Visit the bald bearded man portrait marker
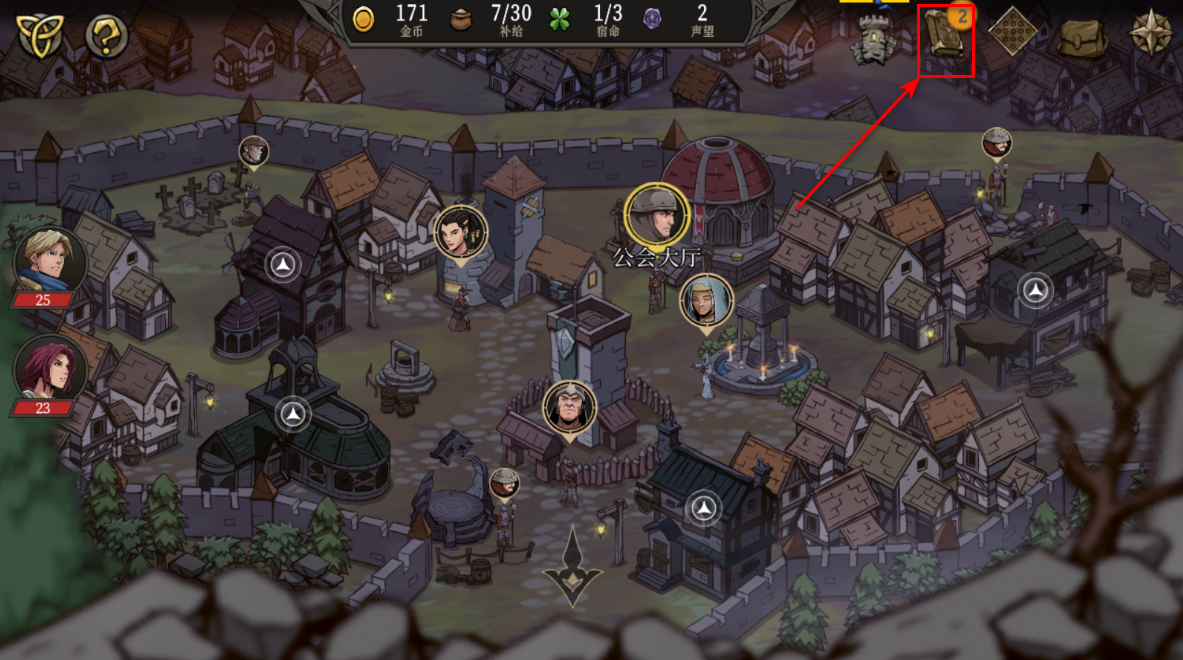Image resolution: width=1183 pixels, height=660 pixels. pos(570,408)
